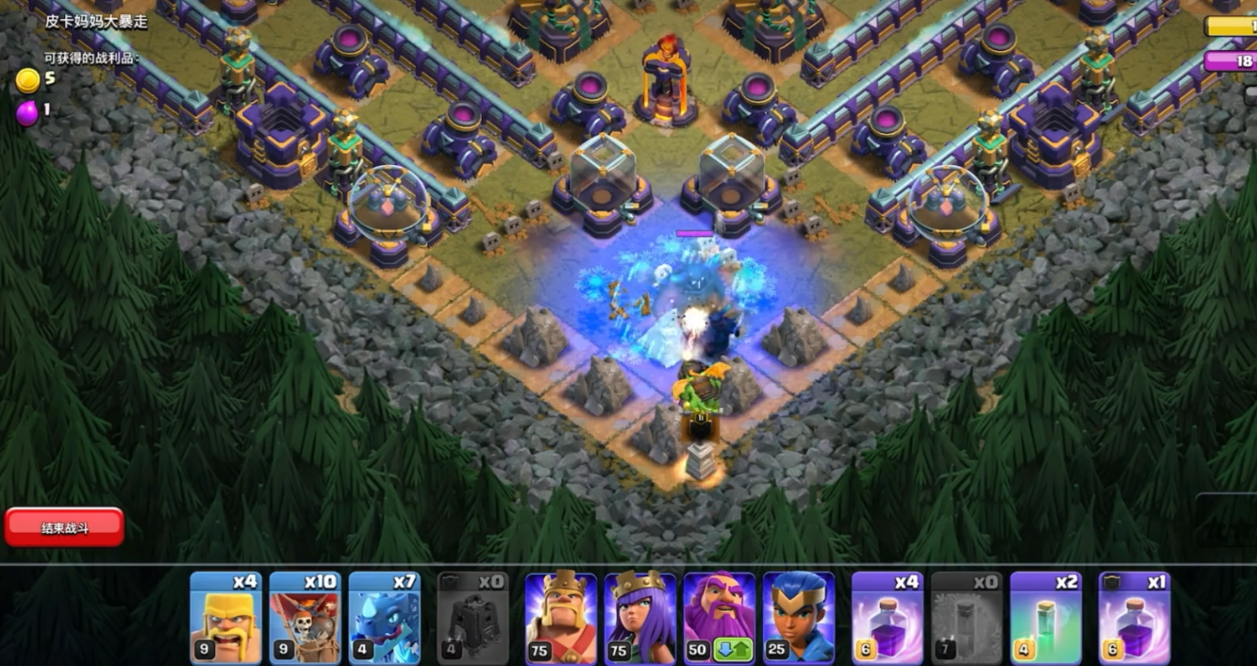This screenshot has width=1257, height=666.
Task: Select the Barbarian troop card
Action: (x=226, y=618)
